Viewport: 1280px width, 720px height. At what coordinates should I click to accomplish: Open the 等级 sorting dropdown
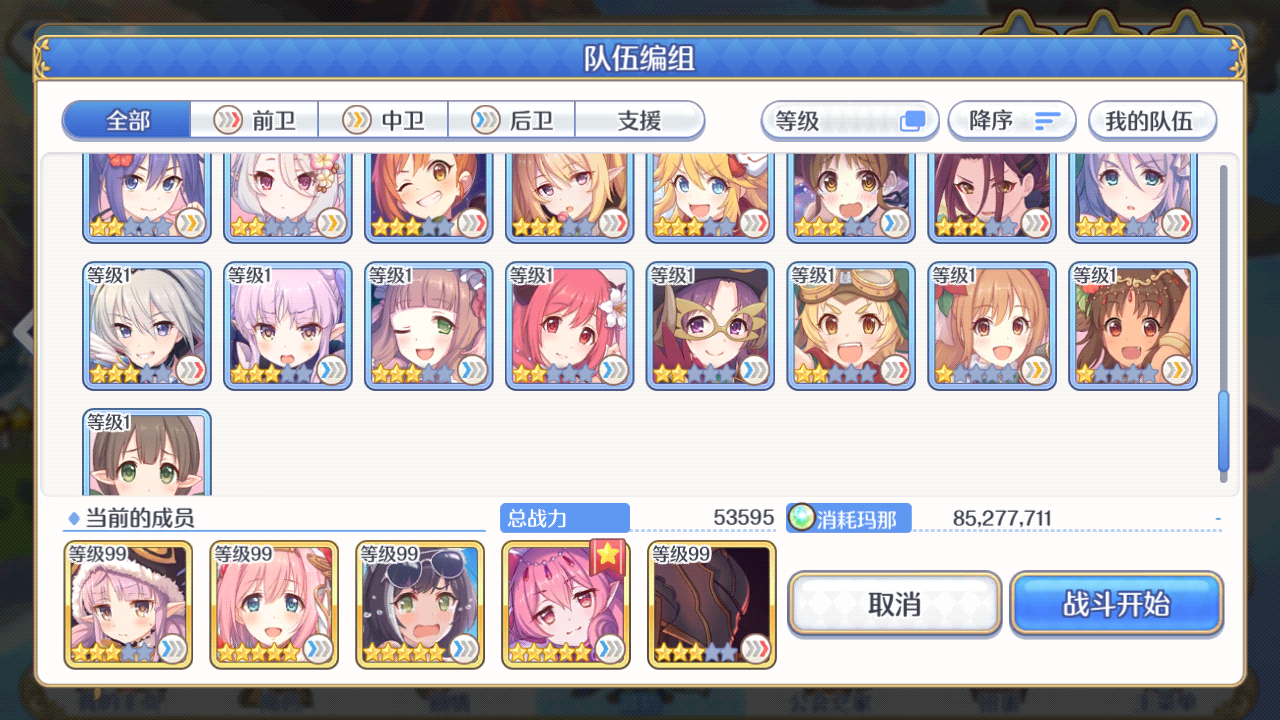click(x=849, y=119)
